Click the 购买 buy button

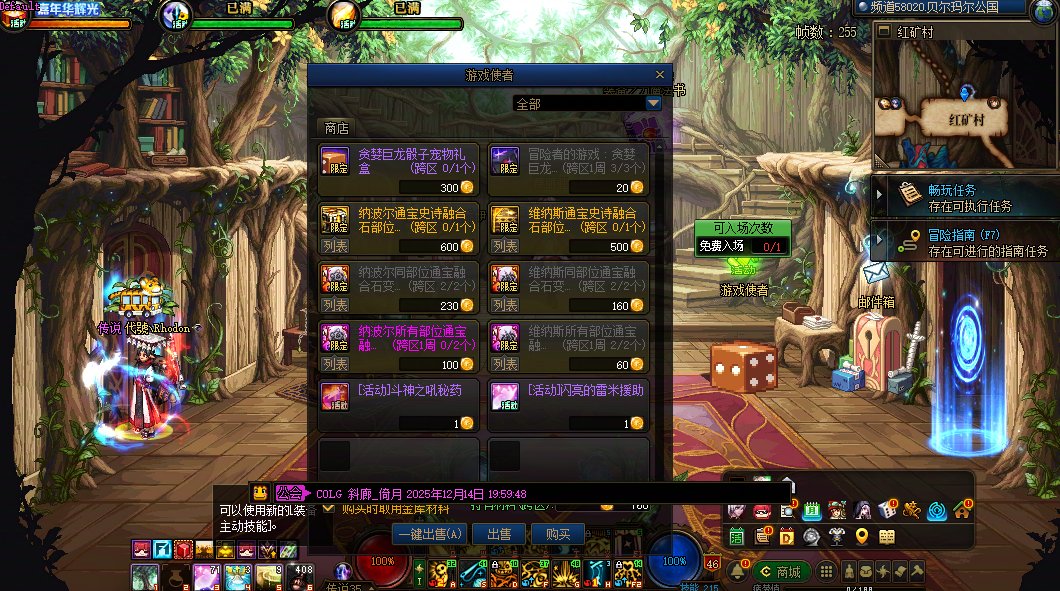pos(557,534)
